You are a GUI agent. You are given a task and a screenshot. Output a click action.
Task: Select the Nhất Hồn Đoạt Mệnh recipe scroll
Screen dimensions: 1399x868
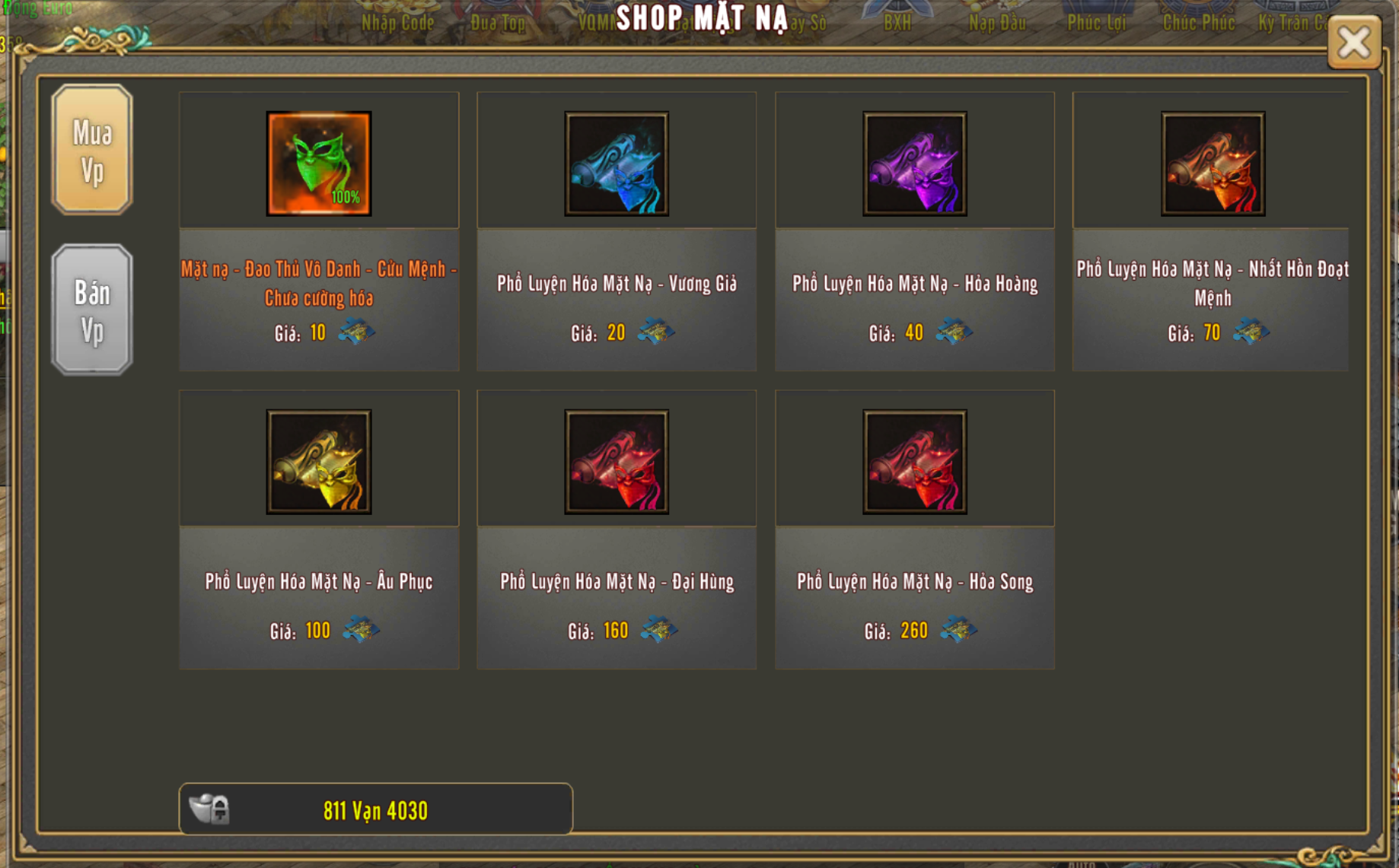point(1213,164)
